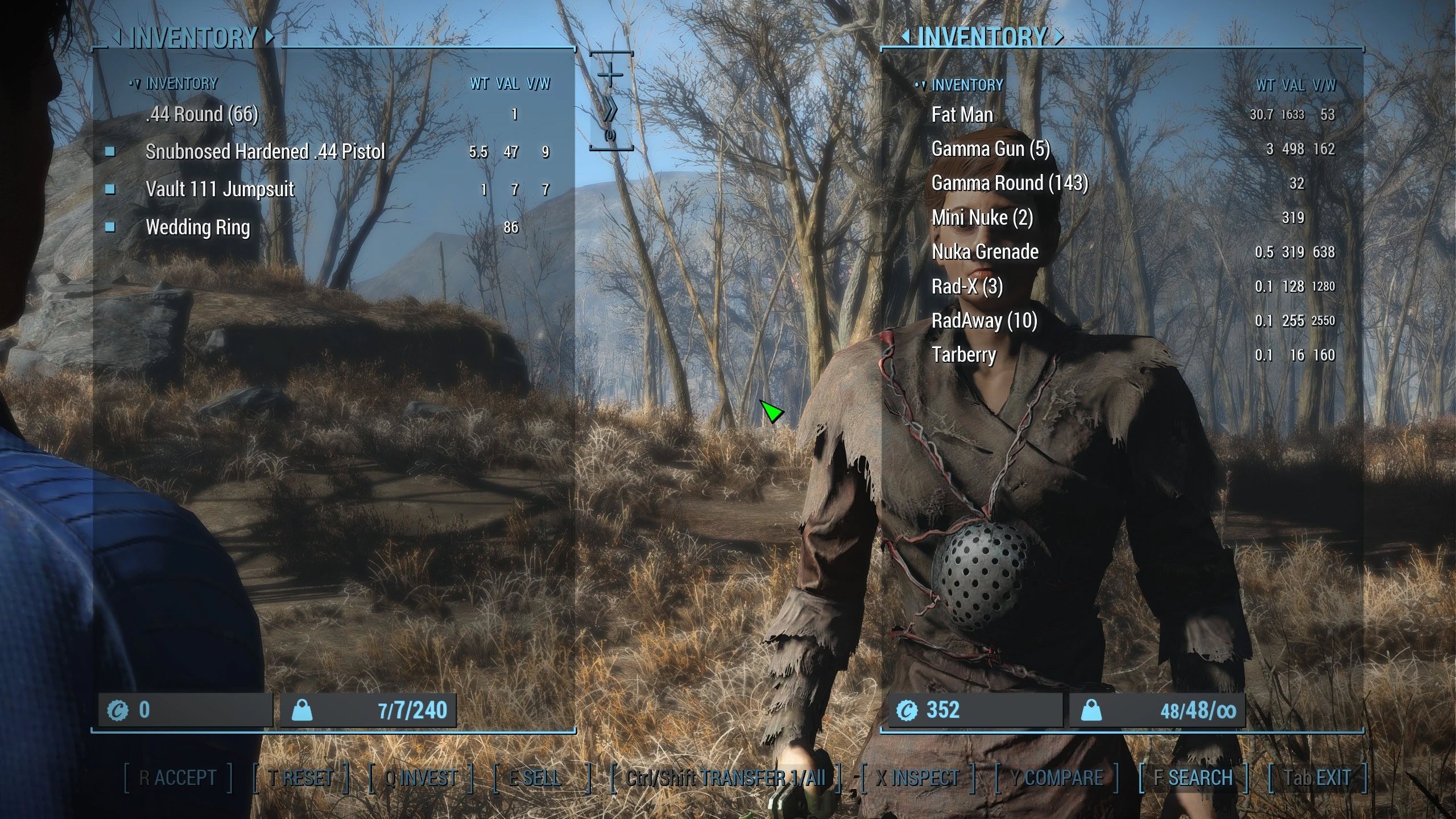Exit the trade menu

tap(1317, 778)
